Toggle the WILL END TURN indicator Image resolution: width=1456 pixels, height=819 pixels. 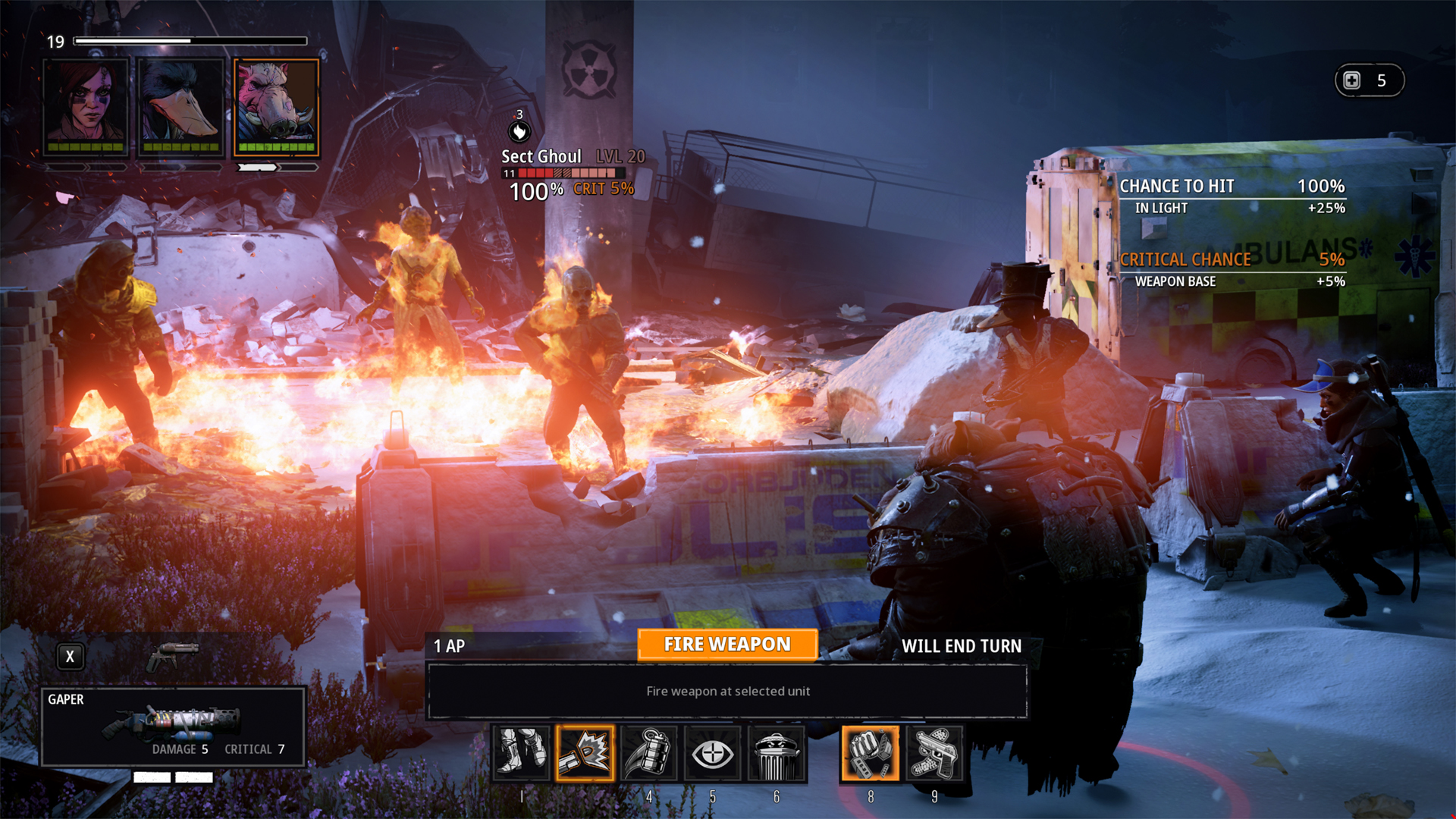(962, 646)
